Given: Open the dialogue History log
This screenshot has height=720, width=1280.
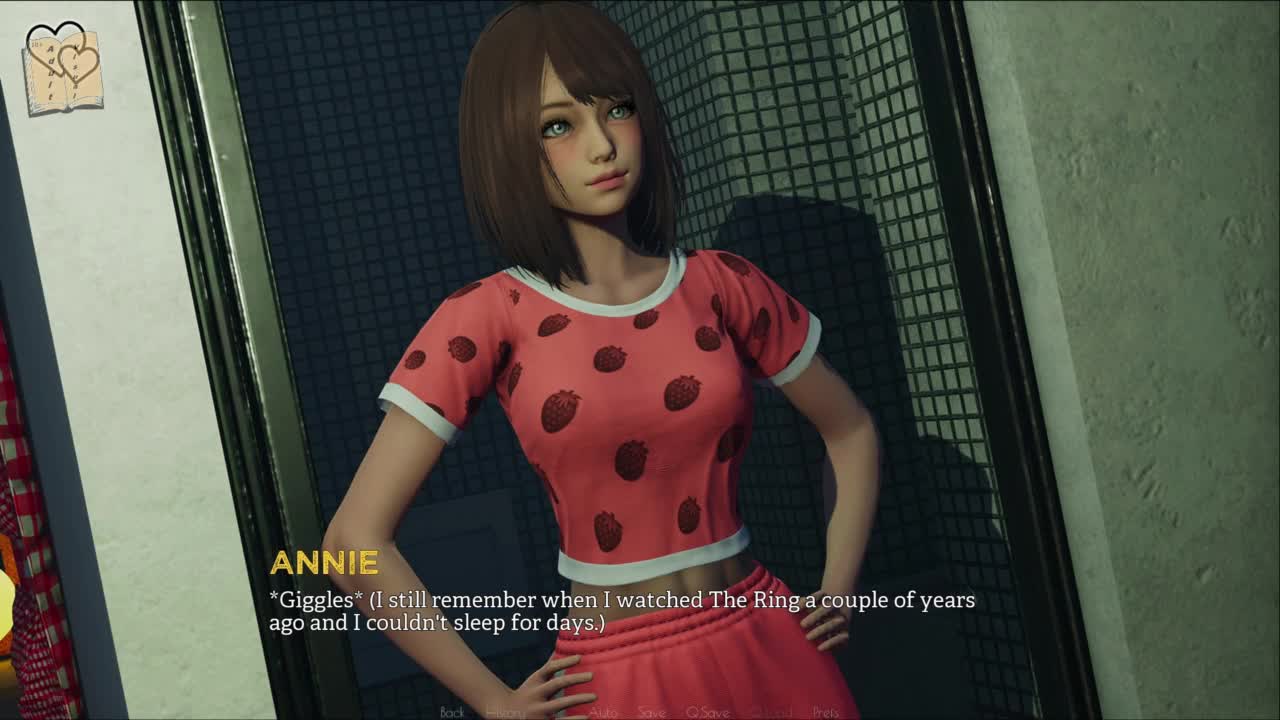Looking at the screenshot, I should 505,712.
